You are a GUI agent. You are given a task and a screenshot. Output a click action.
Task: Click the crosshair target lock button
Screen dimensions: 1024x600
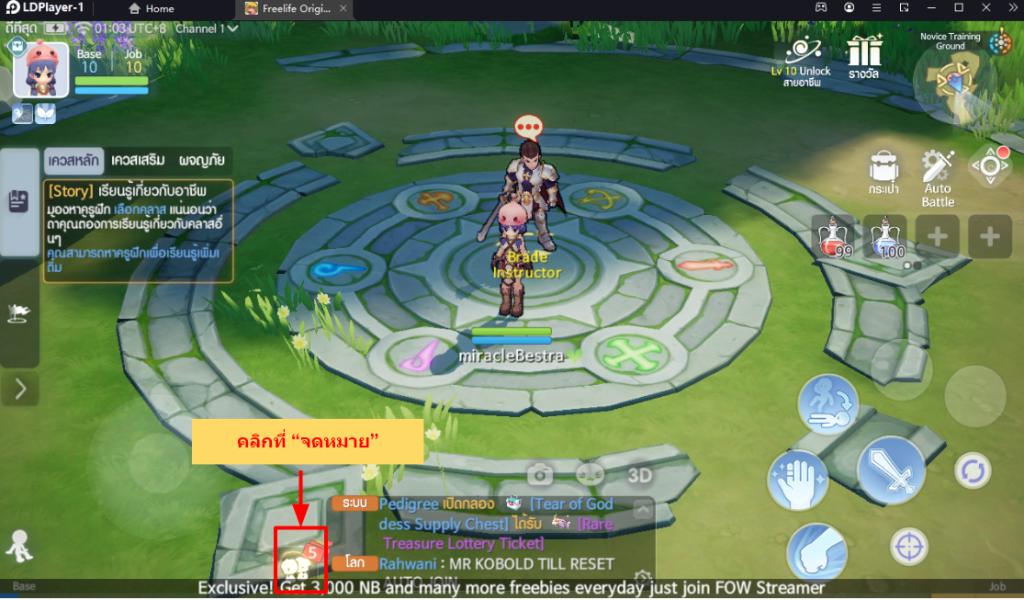click(909, 546)
